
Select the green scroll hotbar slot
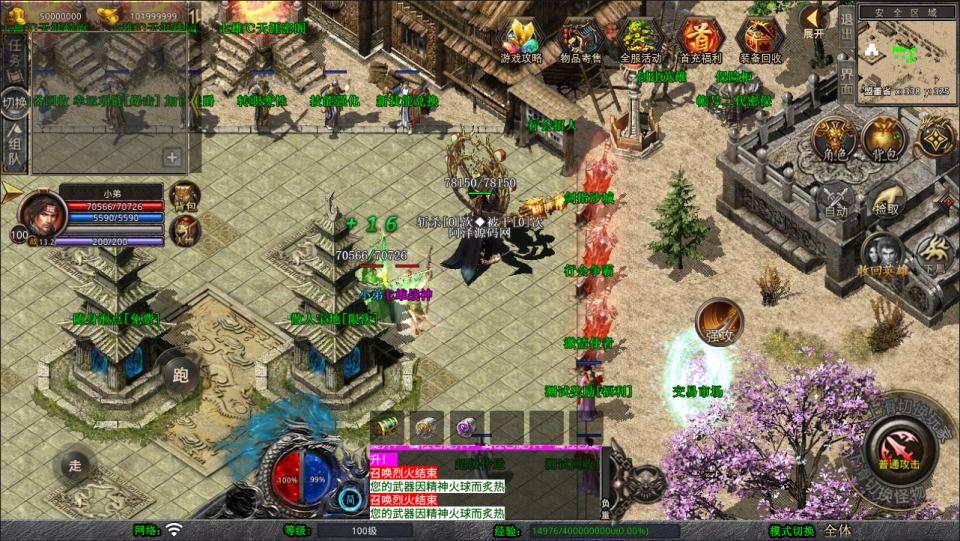pos(386,425)
